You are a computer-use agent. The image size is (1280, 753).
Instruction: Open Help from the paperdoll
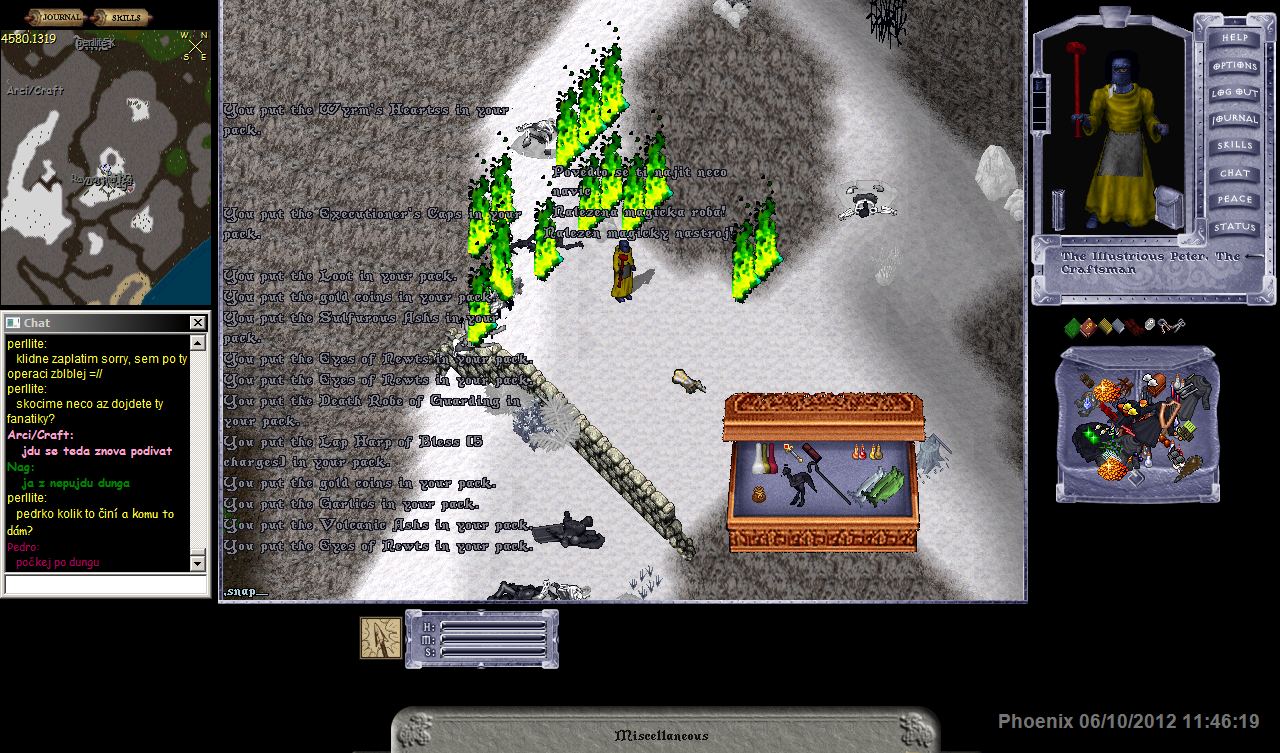1235,38
